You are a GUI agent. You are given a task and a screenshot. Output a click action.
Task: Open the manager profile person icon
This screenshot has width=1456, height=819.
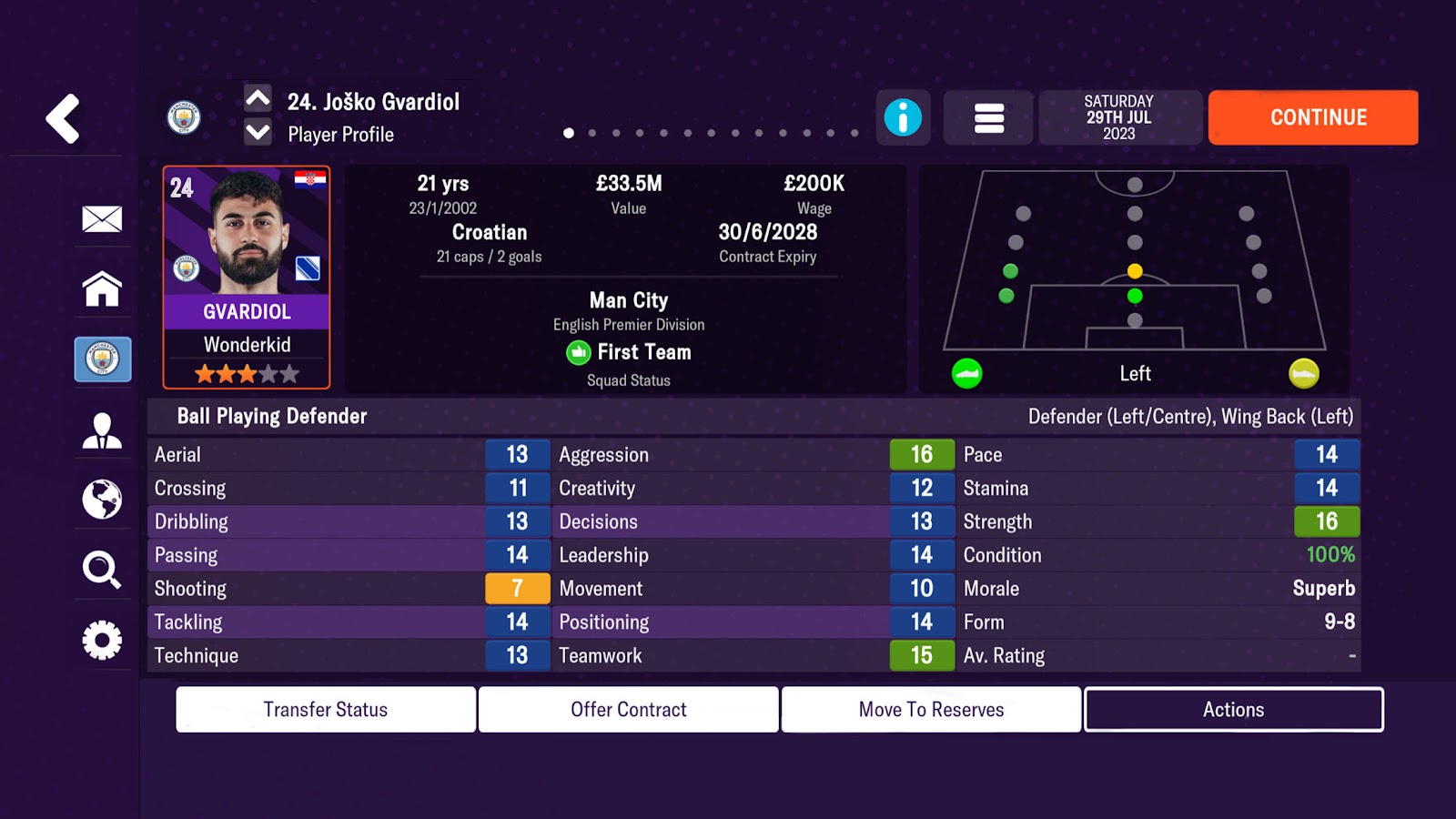tap(102, 430)
